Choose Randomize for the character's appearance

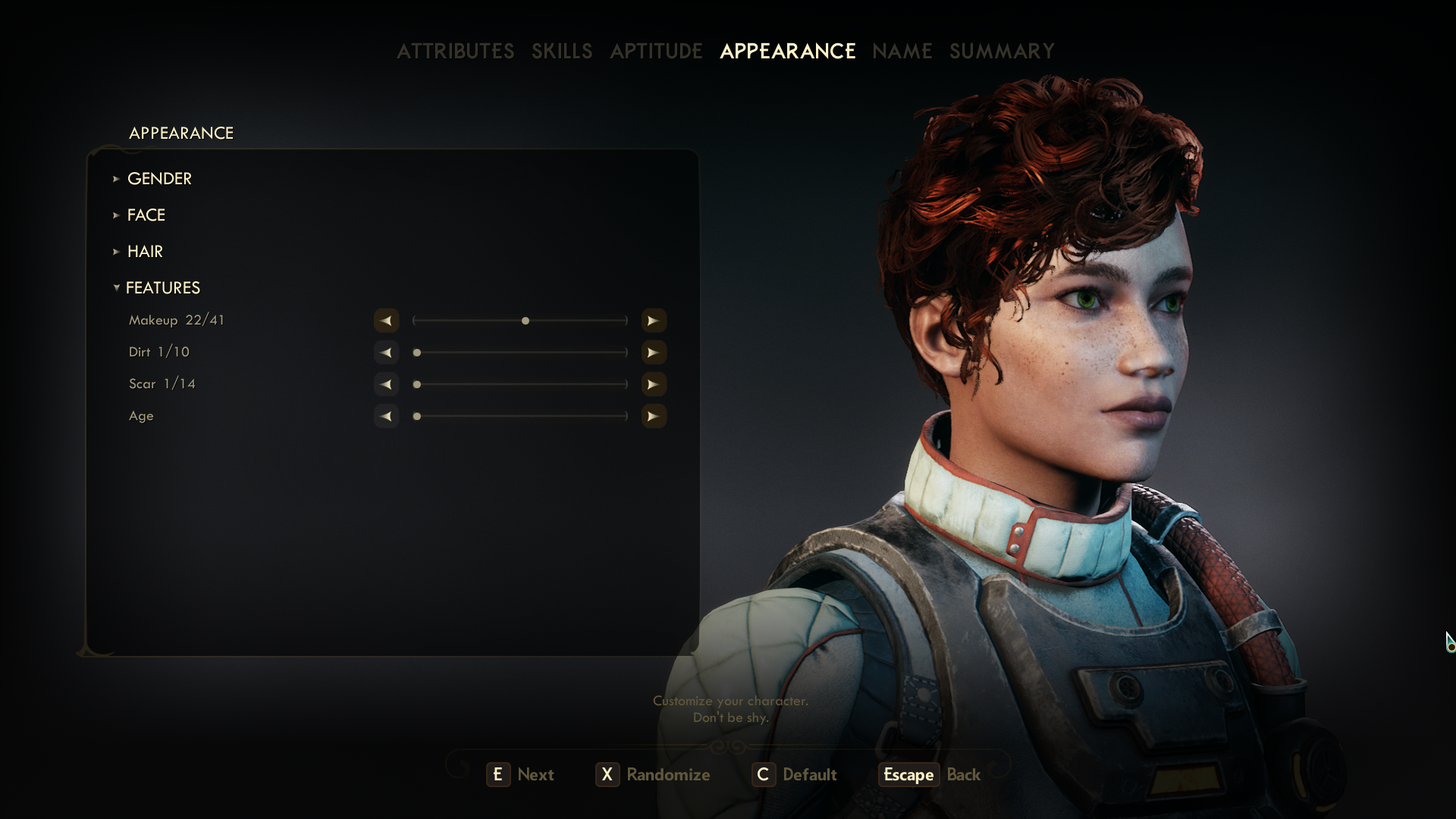(x=653, y=774)
